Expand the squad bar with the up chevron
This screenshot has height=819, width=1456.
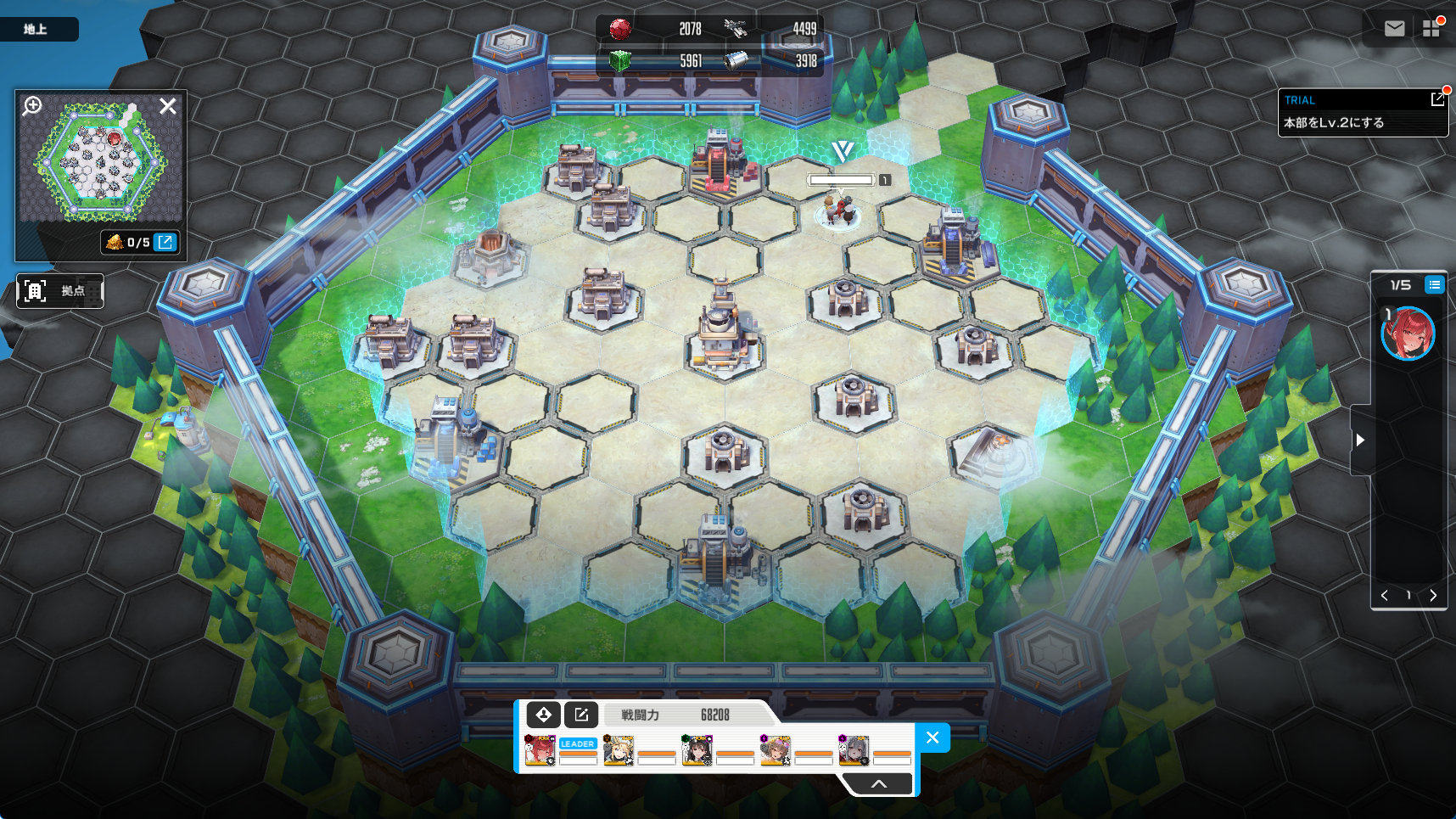click(x=879, y=783)
